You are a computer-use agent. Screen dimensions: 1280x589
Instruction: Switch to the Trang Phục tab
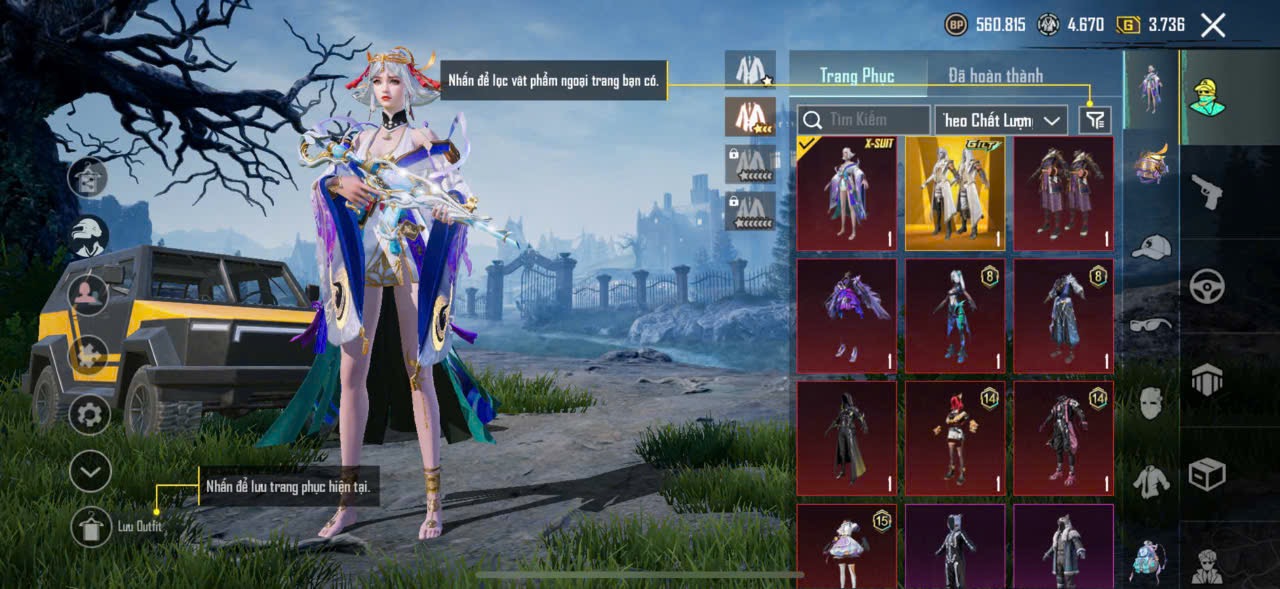(x=857, y=75)
